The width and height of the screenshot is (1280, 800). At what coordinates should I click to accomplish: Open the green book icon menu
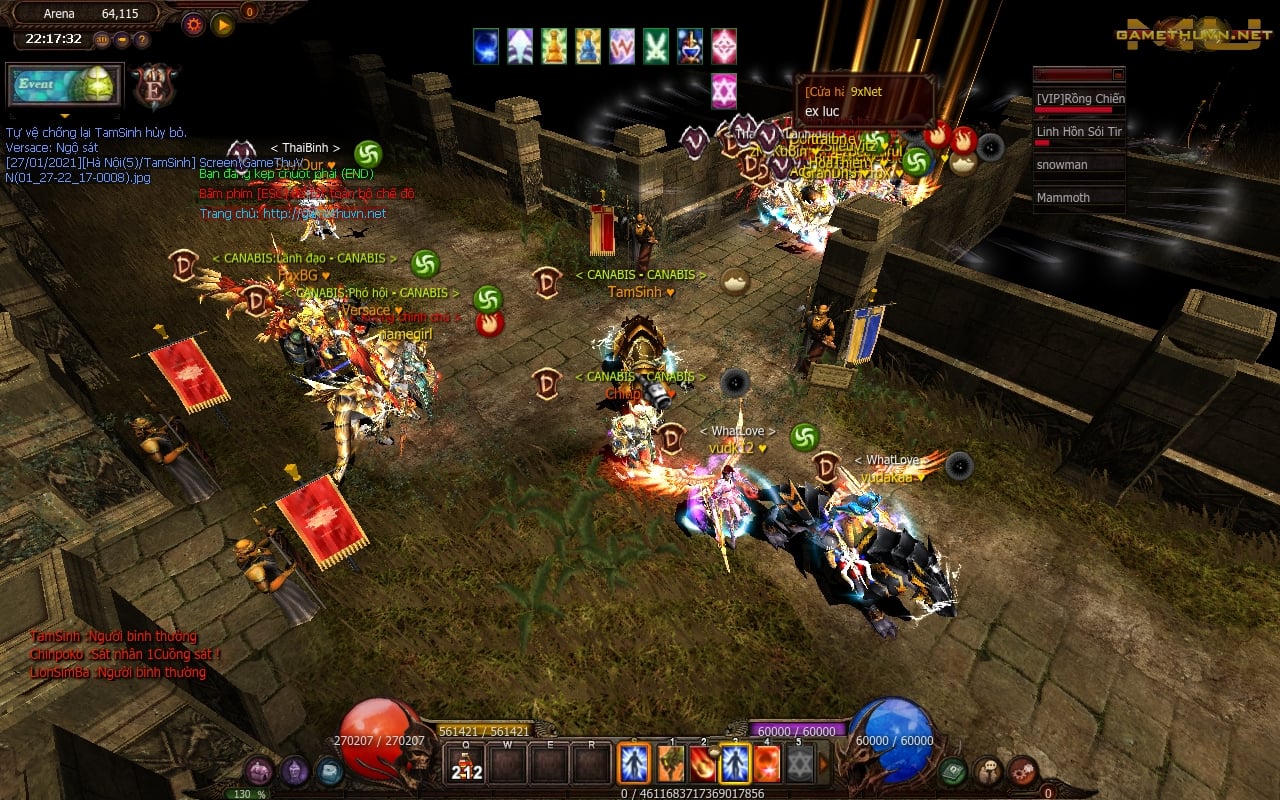click(x=952, y=770)
